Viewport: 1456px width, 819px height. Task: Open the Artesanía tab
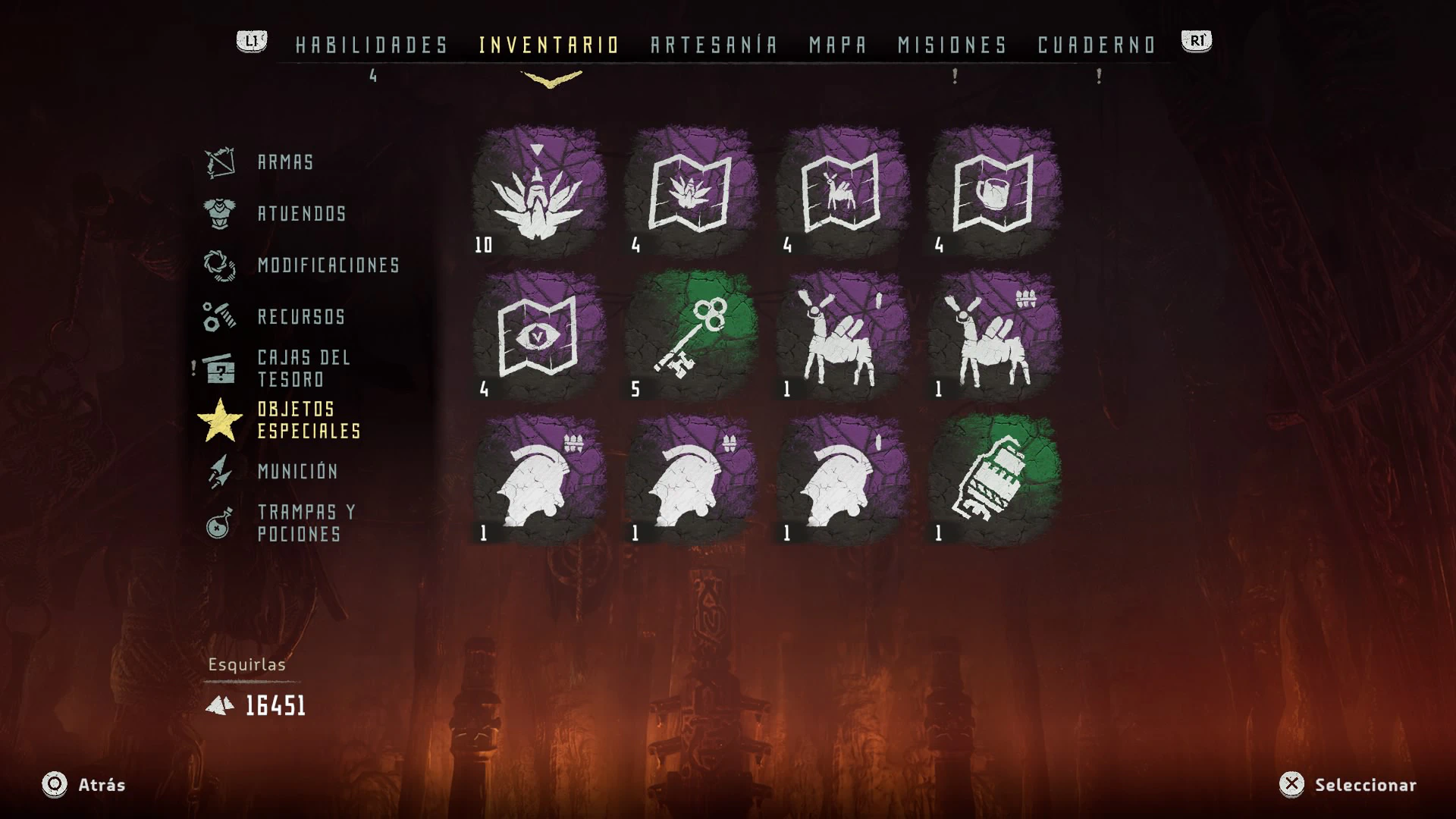click(x=714, y=45)
